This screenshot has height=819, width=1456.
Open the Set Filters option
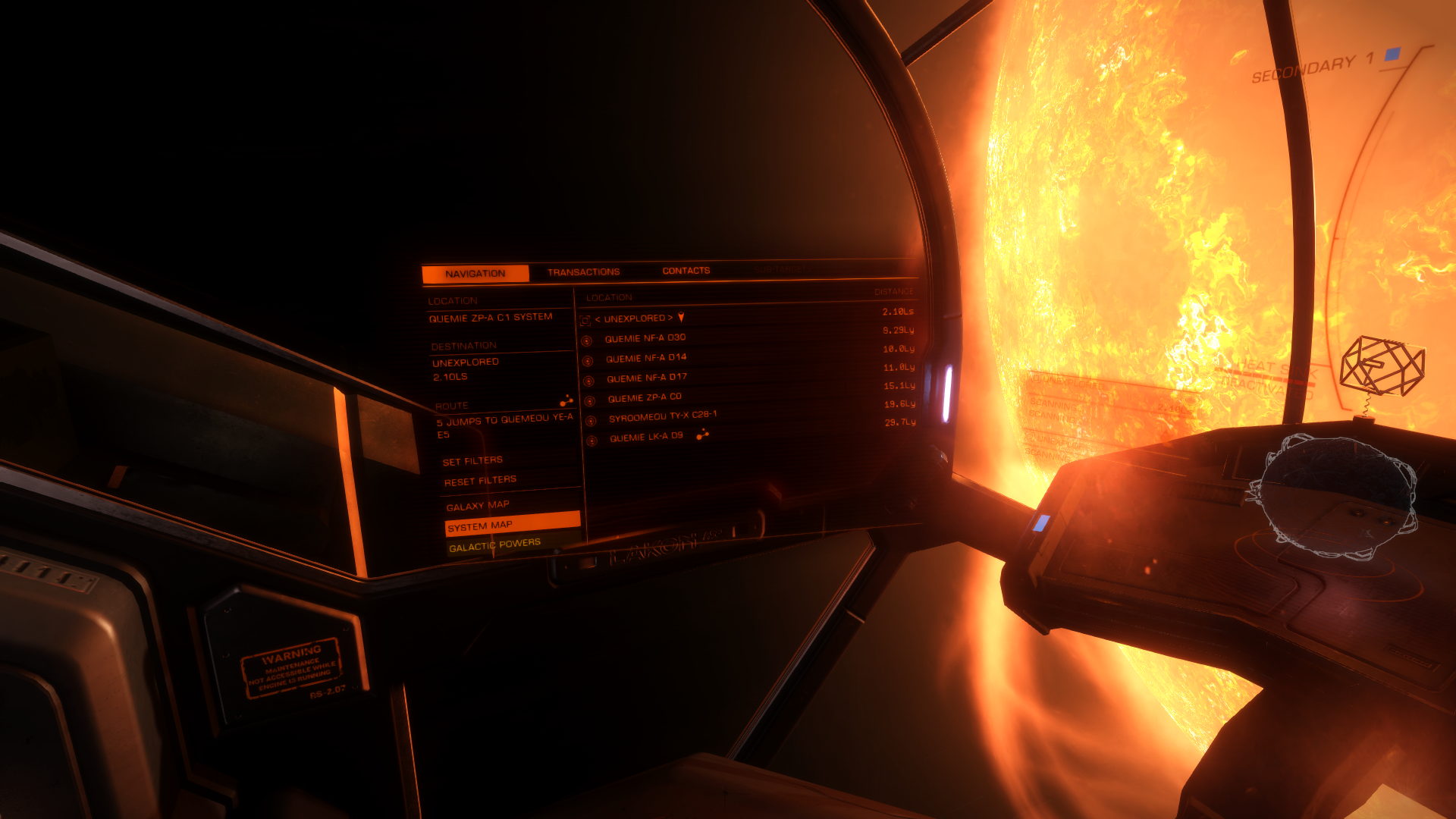[472, 461]
